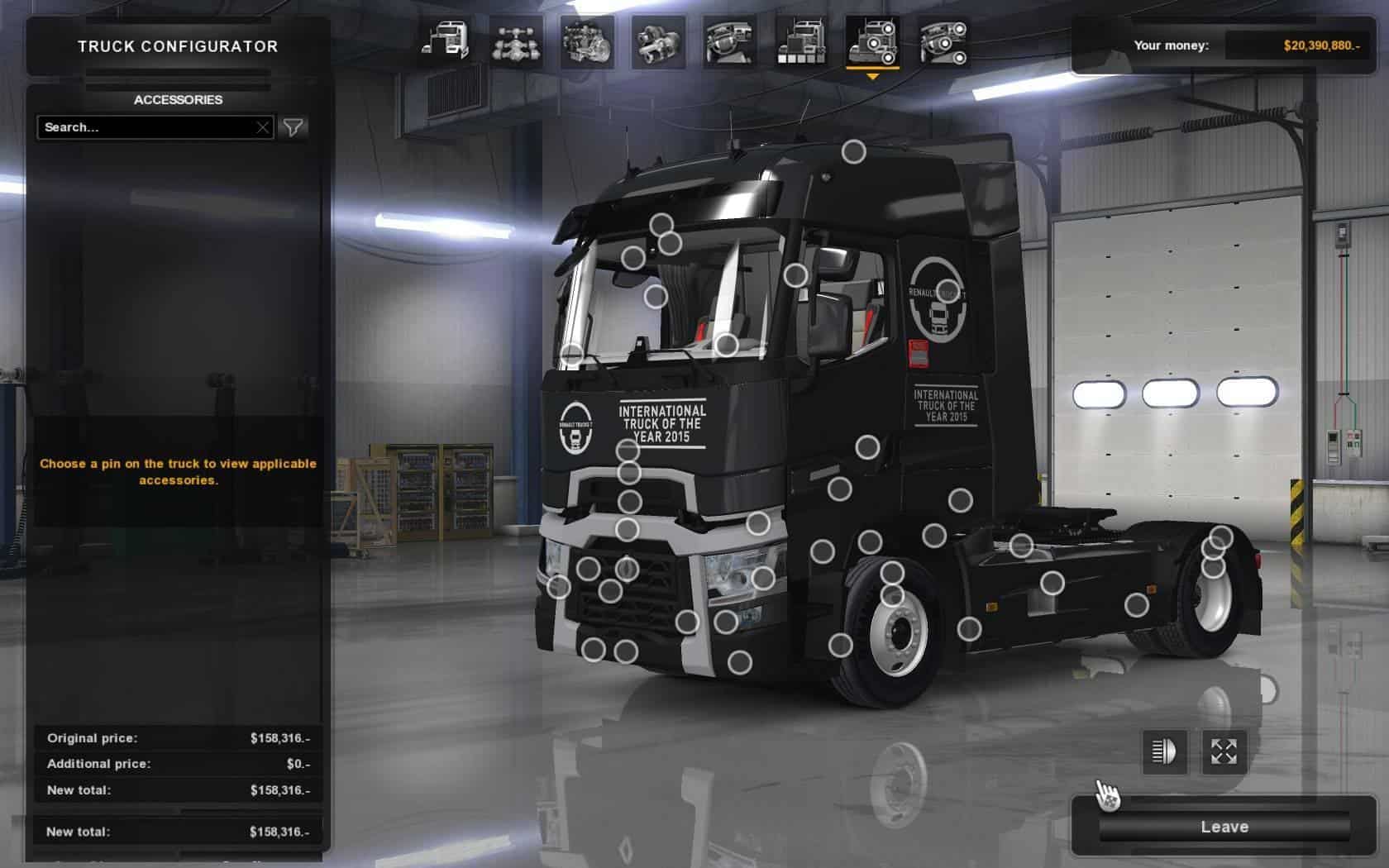Switch to the interior dashboard tab
This screenshot has width=1389, height=868.
[x=730, y=41]
